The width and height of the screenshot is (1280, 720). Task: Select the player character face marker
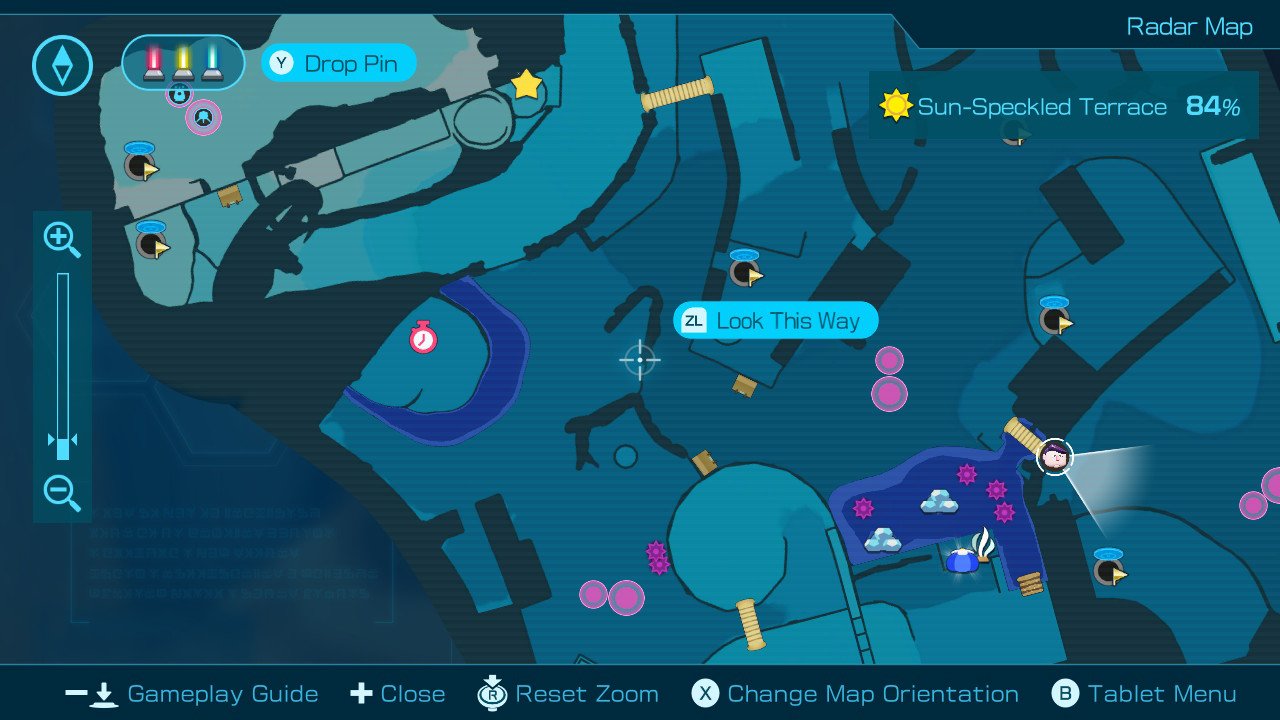1054,458
